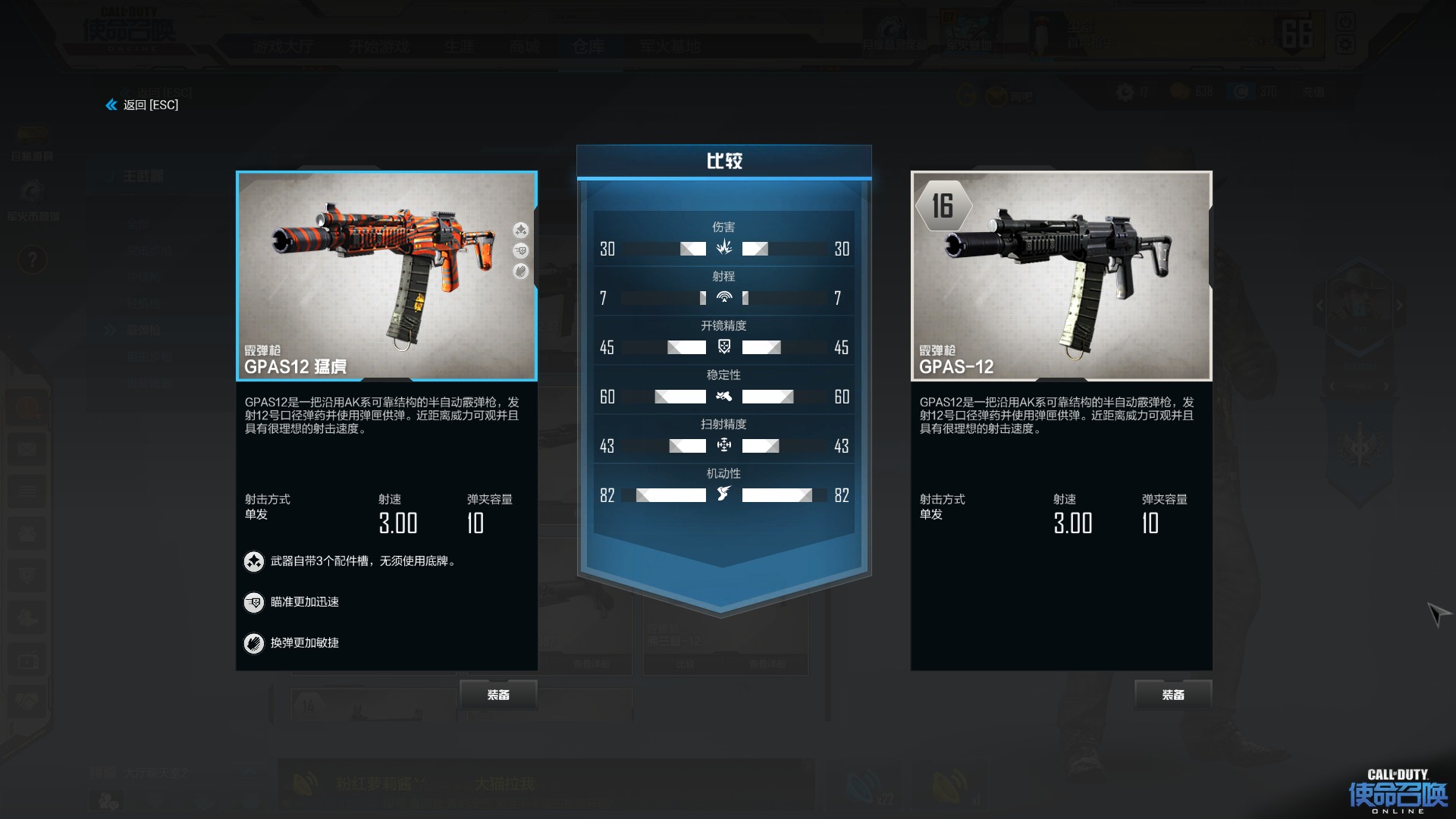Equip the GPAS12 猛虎 shotgun

click(x=498, y=695)
